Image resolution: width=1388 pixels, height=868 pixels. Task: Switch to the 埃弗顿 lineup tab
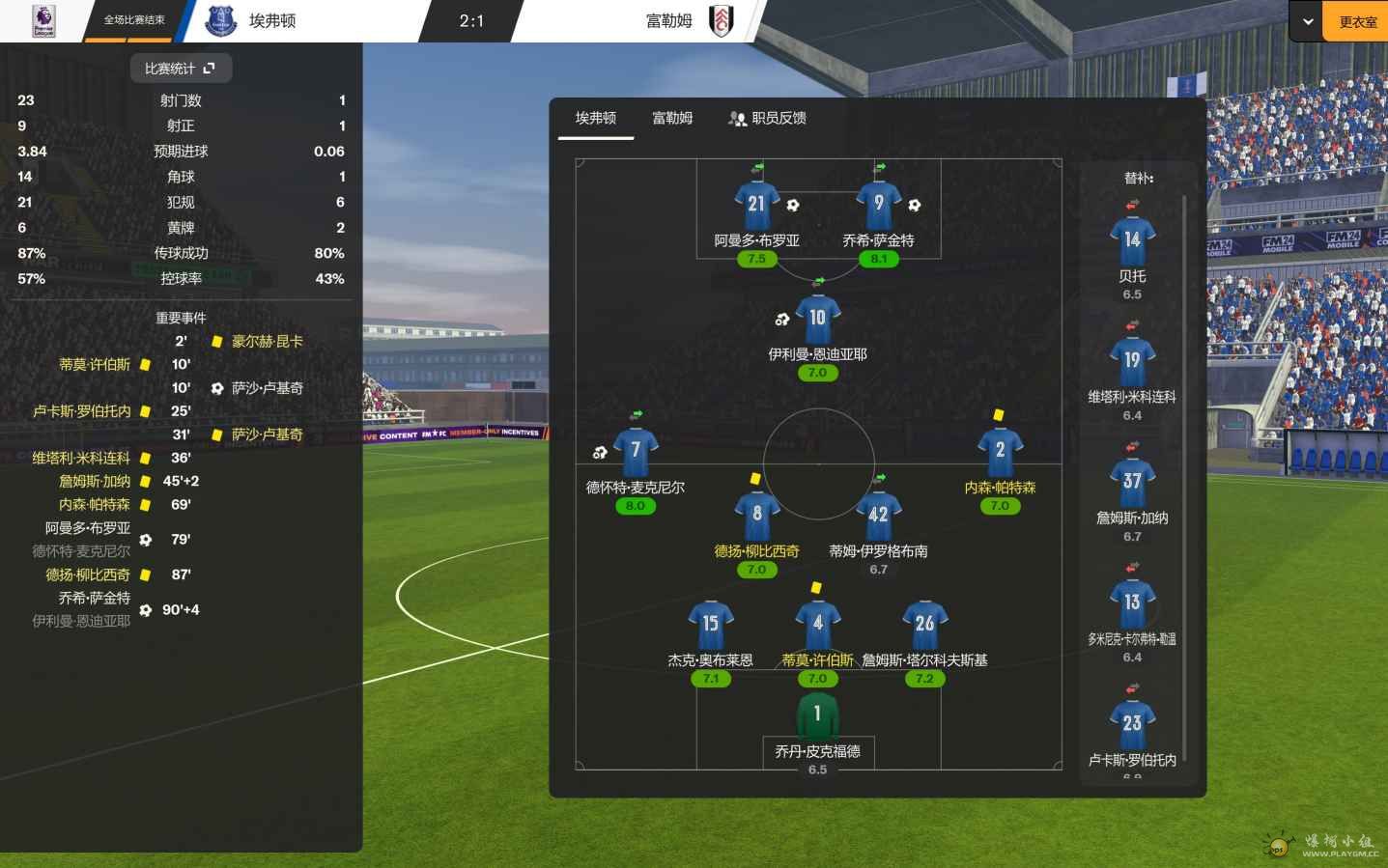[x=595, y=119]
